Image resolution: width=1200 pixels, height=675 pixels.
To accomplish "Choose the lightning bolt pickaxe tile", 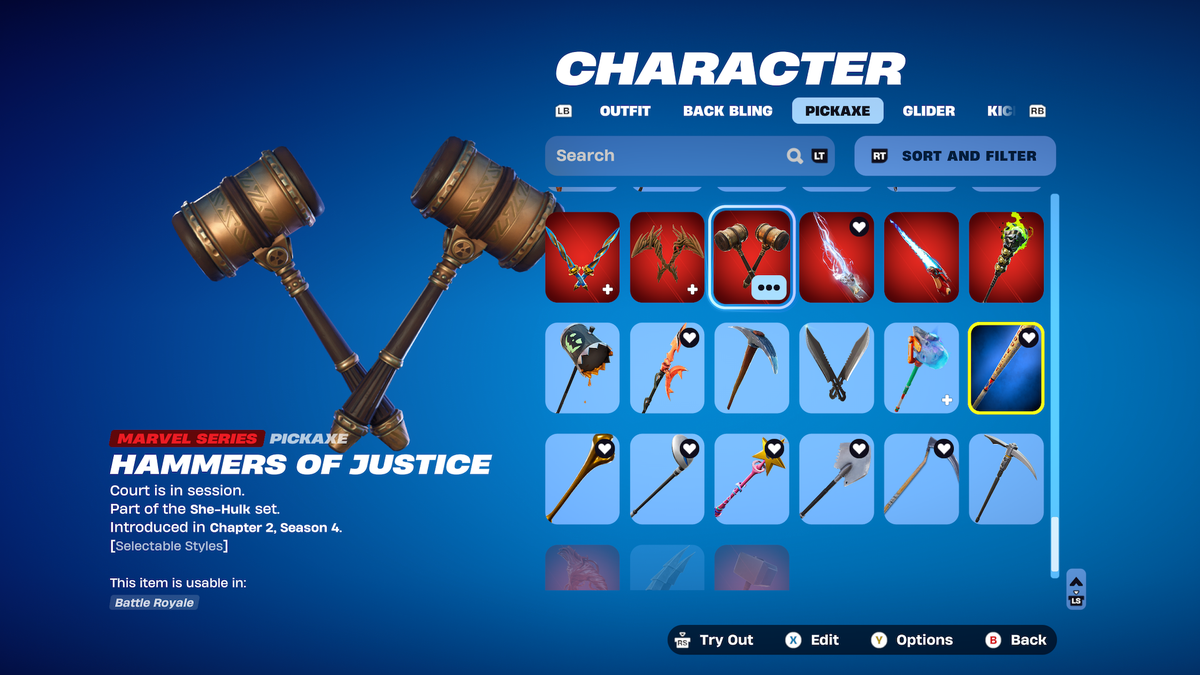I will click(836, 257).
